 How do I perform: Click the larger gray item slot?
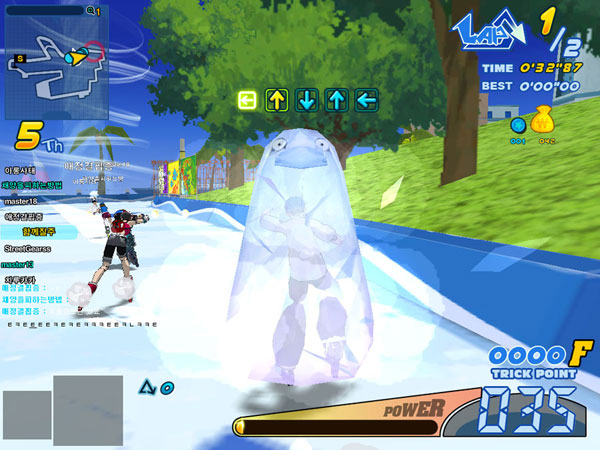click(x=88, y=410)
